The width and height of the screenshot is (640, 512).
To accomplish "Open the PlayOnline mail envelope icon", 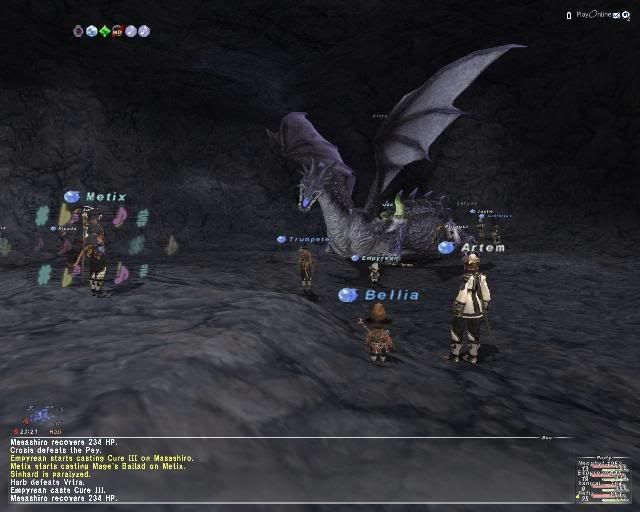I will pyautogui.click(x=616, y=15).
